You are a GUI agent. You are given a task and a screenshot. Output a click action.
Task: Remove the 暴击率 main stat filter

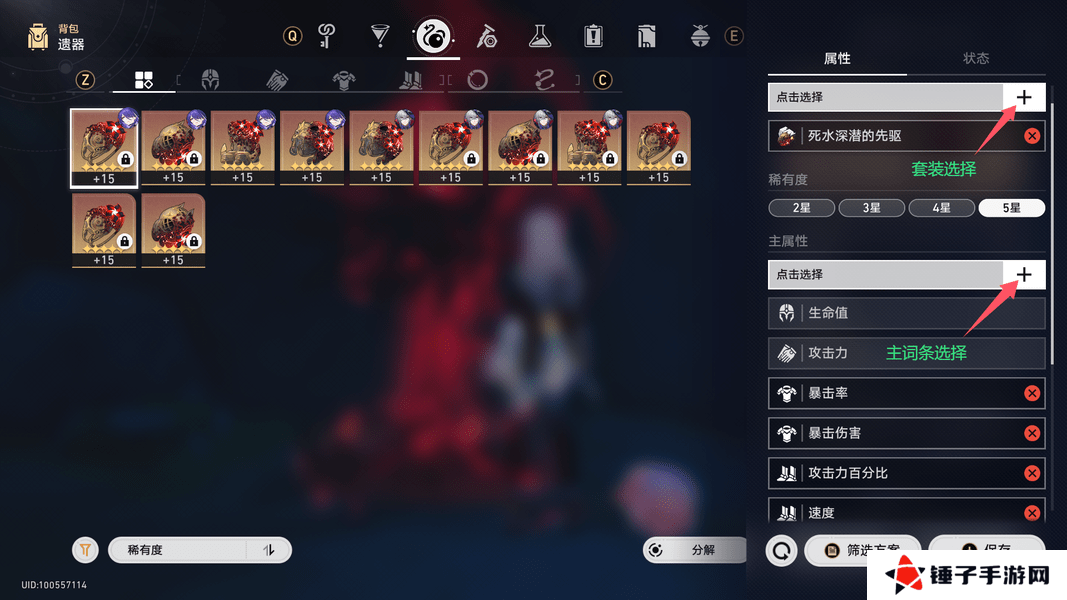click(1032, 393)
